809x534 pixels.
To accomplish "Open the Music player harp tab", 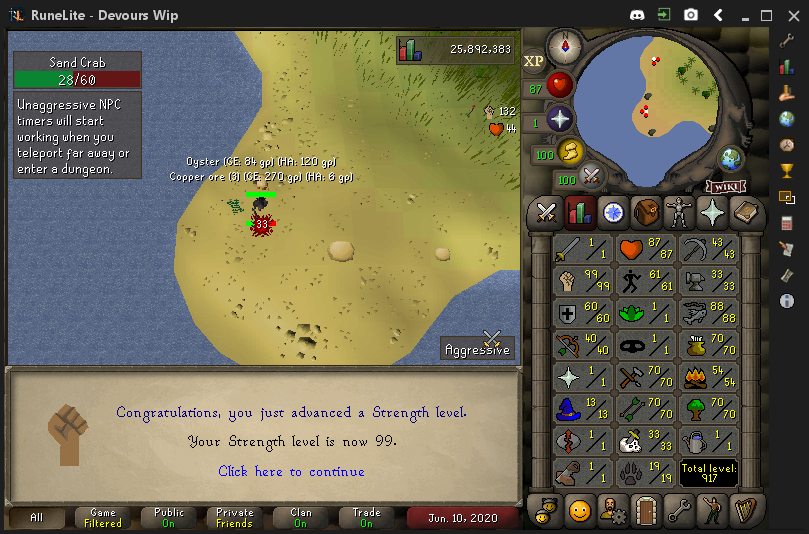I will pos(745,510).
